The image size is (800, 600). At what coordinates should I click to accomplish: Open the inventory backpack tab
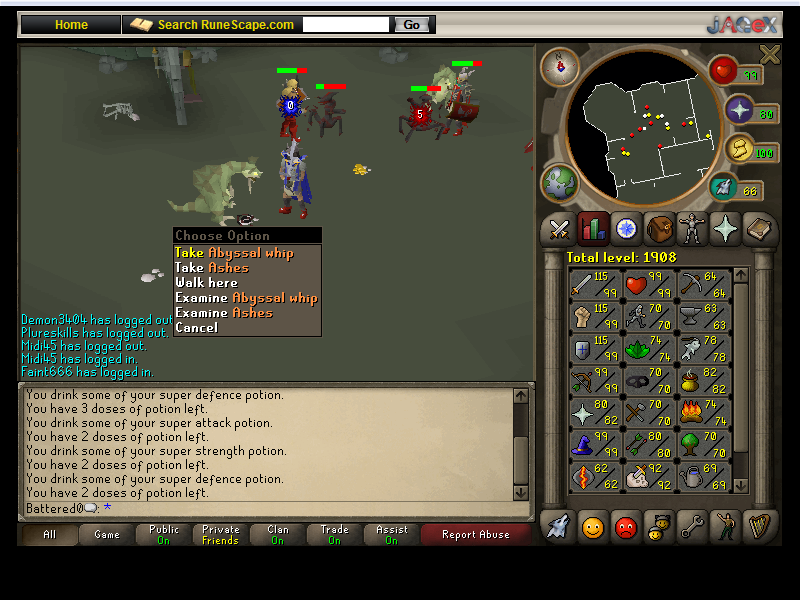pyautogui.click(x=659, y=229)
